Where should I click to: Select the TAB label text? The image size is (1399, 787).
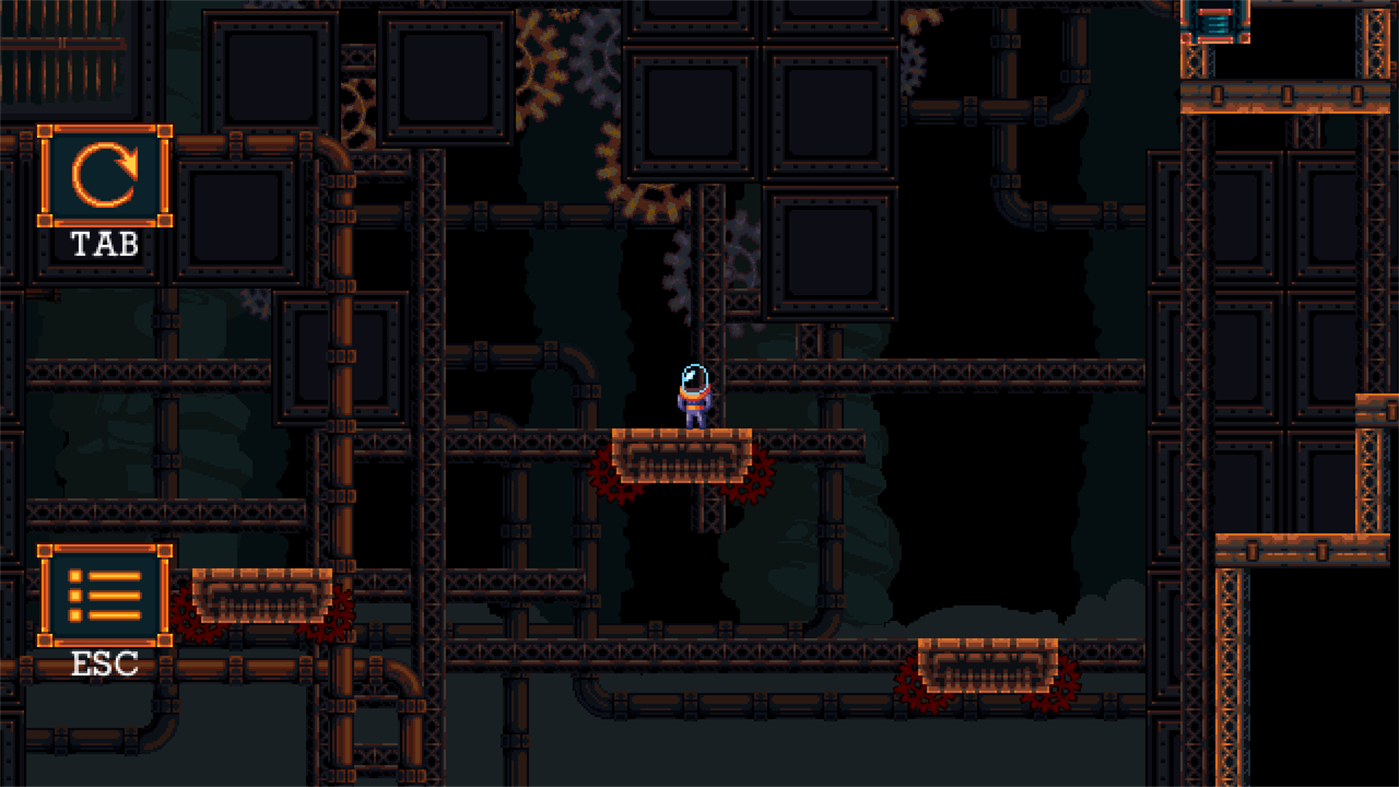(x=104, y=243)
